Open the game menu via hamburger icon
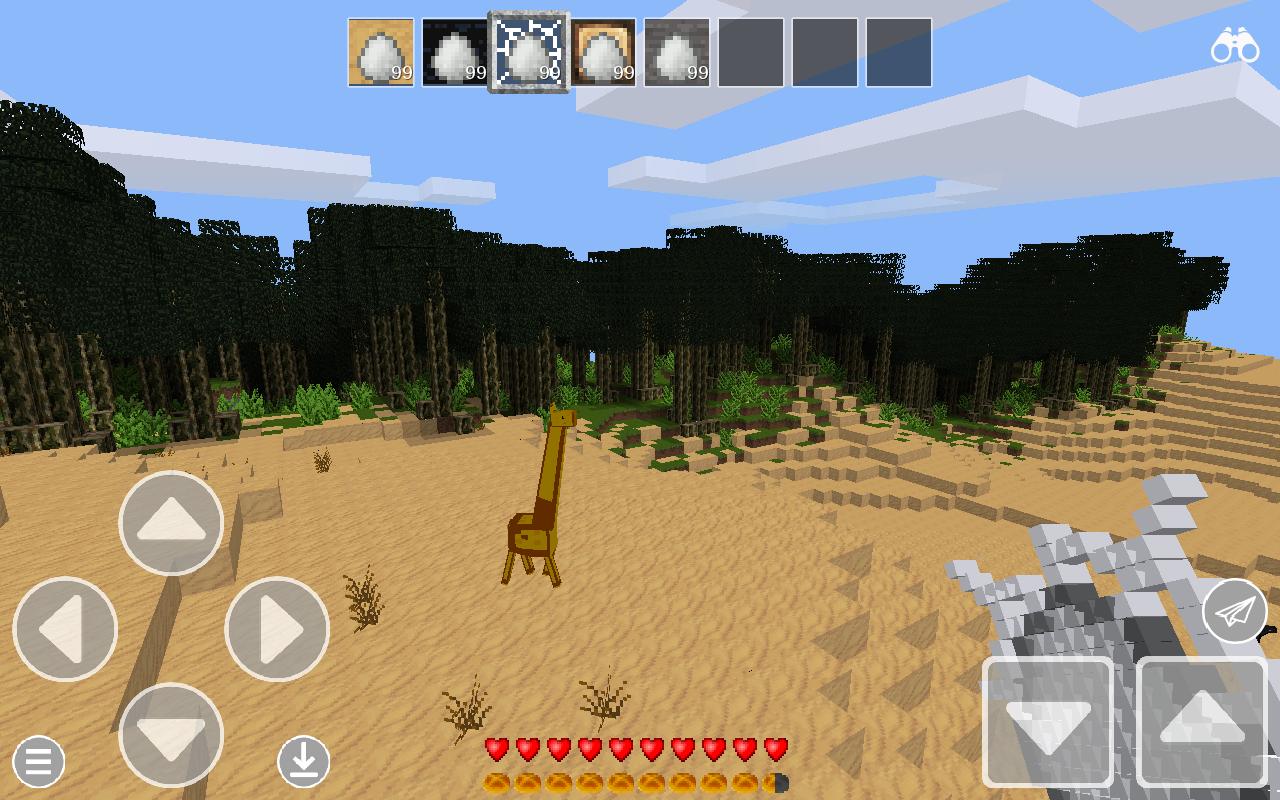The image size is (1280, 800). (36, 762)
